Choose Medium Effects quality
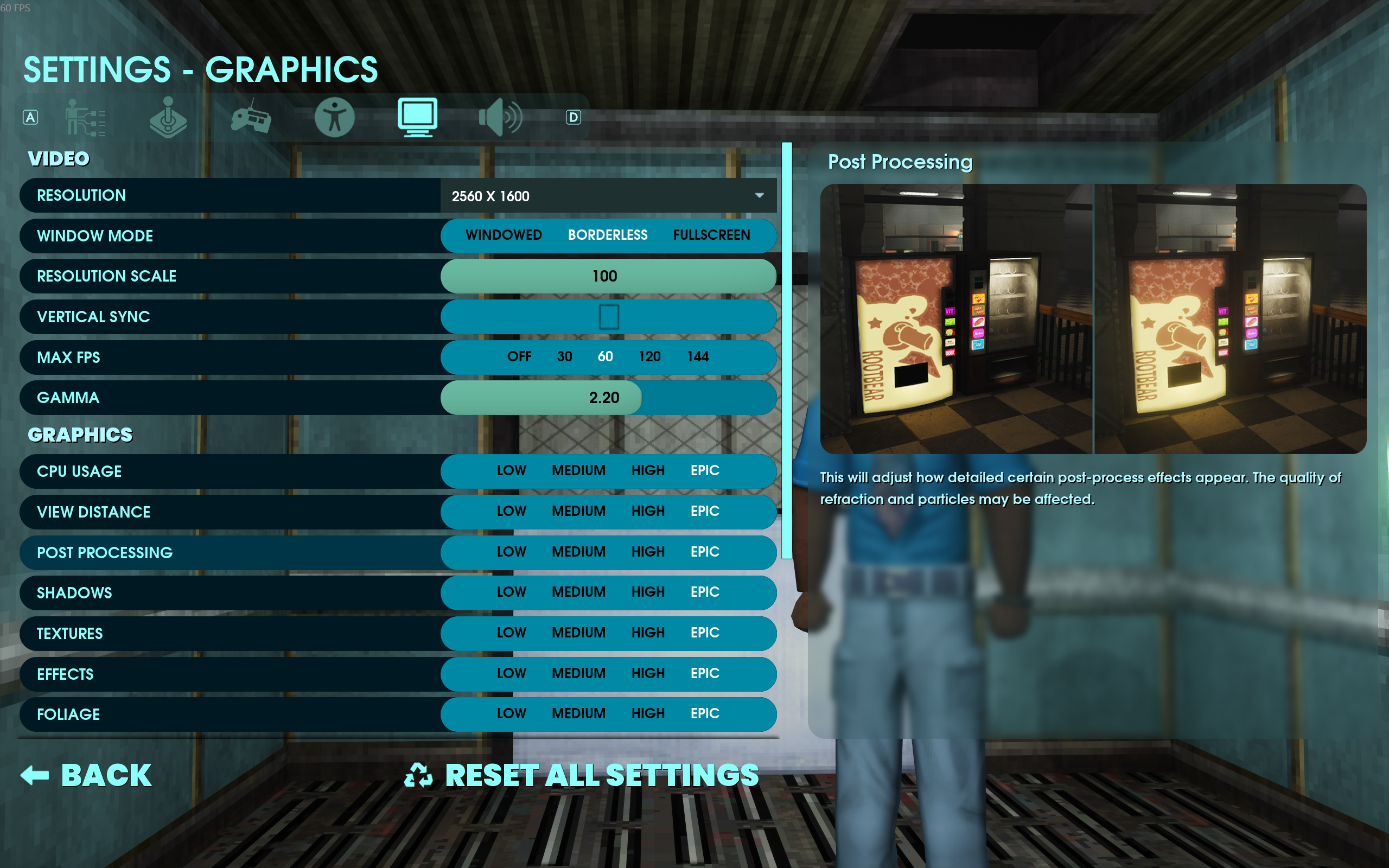This screenshot has width=1389, height=868. tap(578, 673)
